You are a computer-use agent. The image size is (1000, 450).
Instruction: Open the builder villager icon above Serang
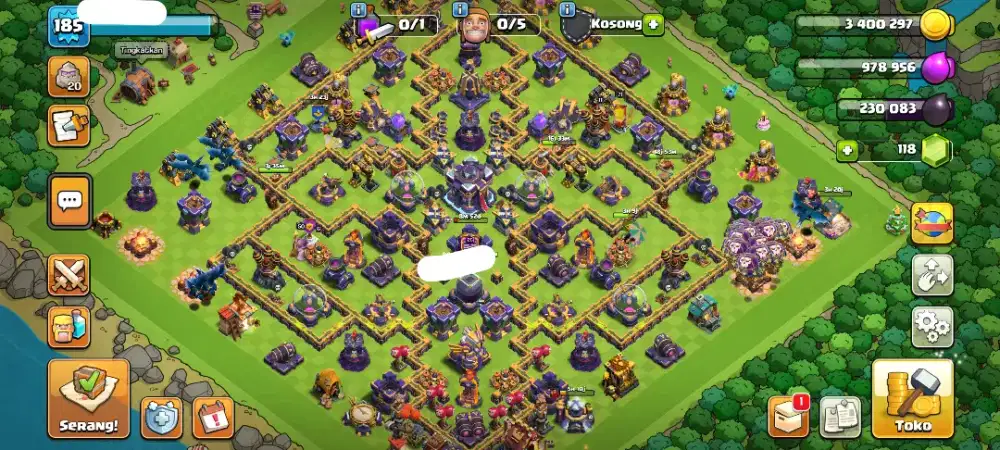[x=69, y=326]
